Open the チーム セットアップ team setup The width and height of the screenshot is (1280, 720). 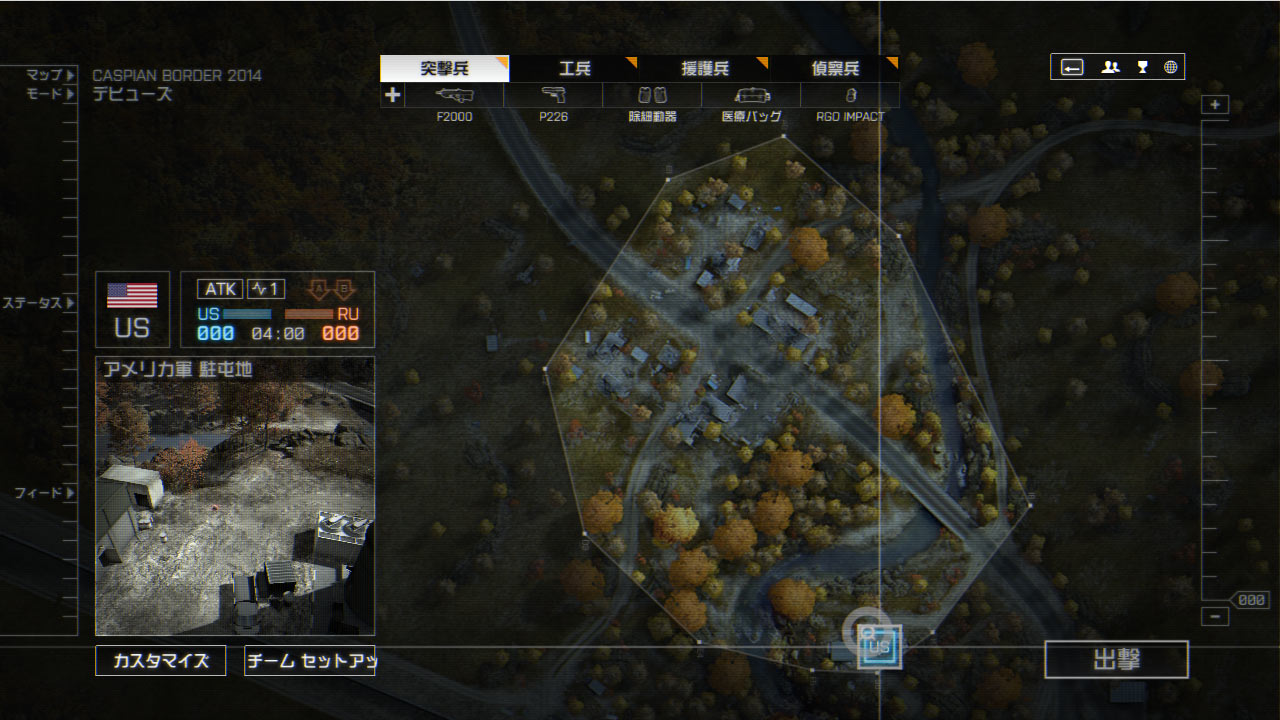tap(310, 661)
